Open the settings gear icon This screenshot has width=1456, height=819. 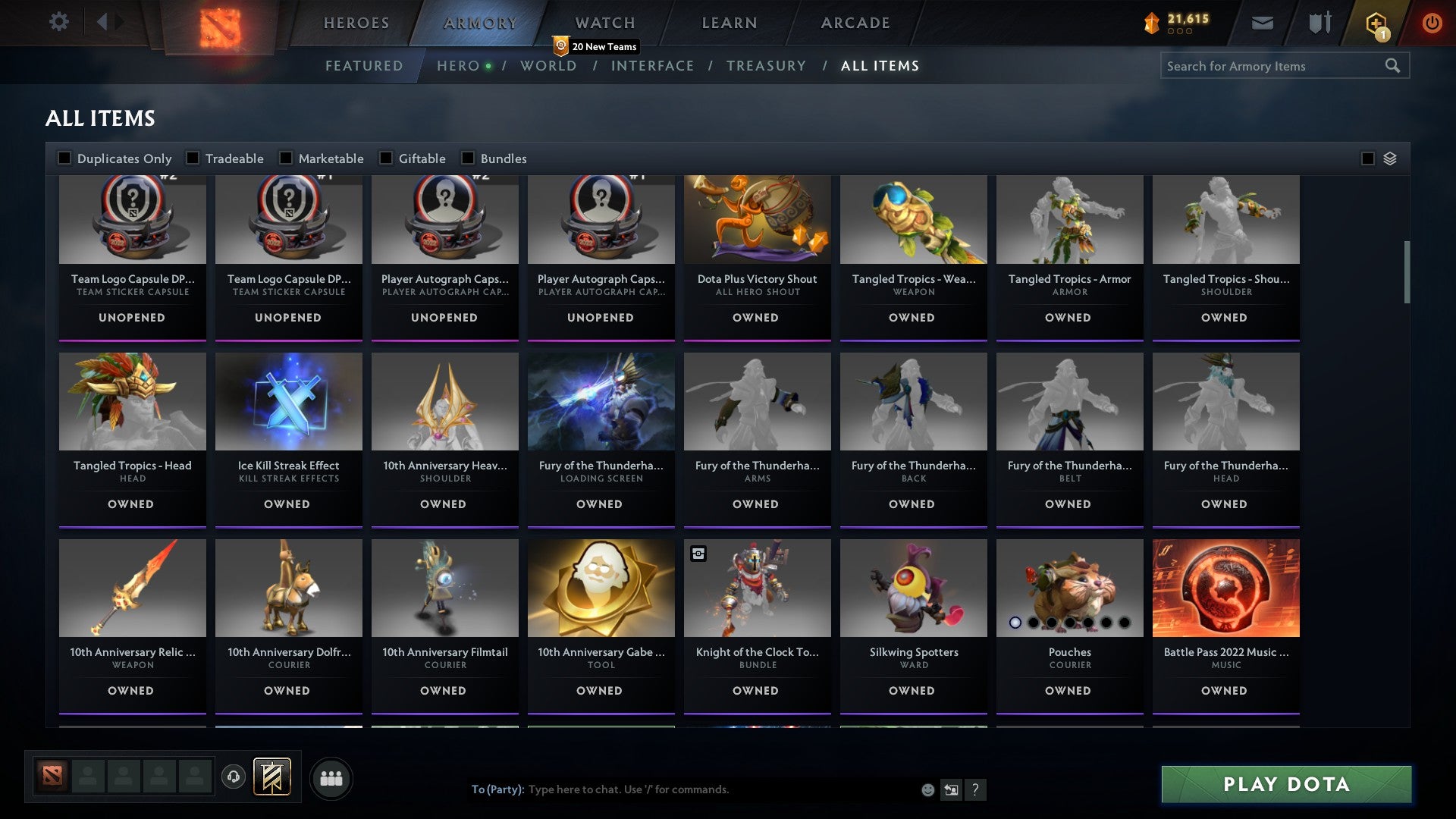click(59, 22)
